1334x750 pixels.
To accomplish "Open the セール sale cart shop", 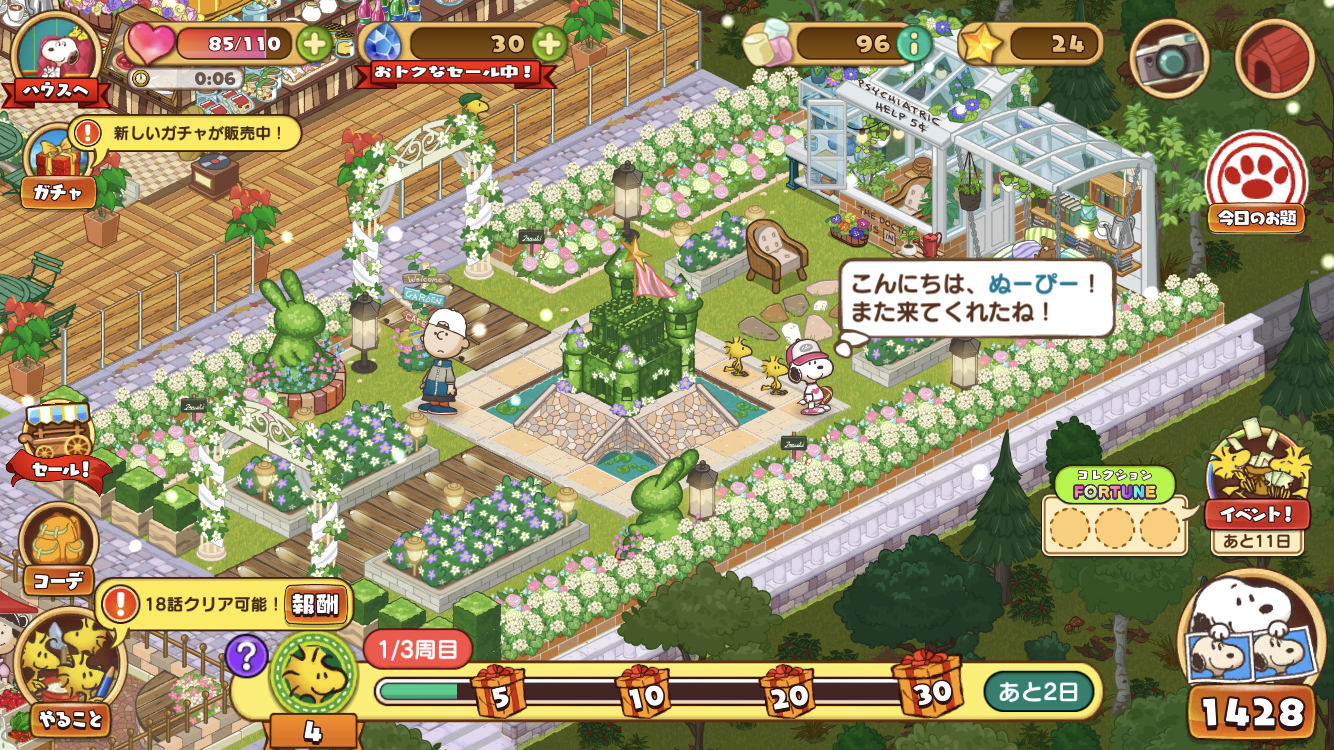I will [x=56, y=446].
